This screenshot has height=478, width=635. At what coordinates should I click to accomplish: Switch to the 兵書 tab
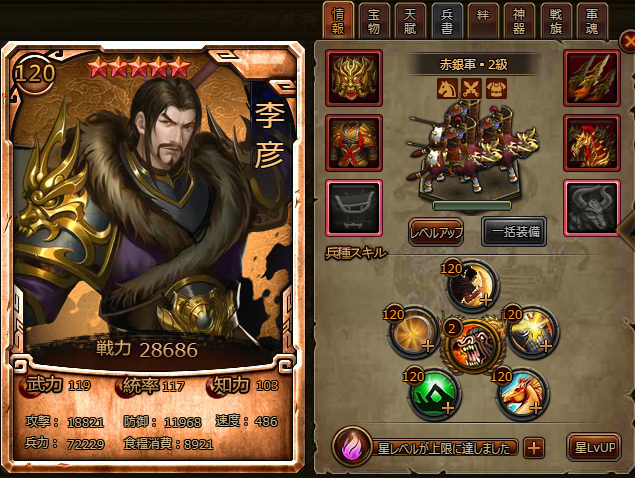446,18
